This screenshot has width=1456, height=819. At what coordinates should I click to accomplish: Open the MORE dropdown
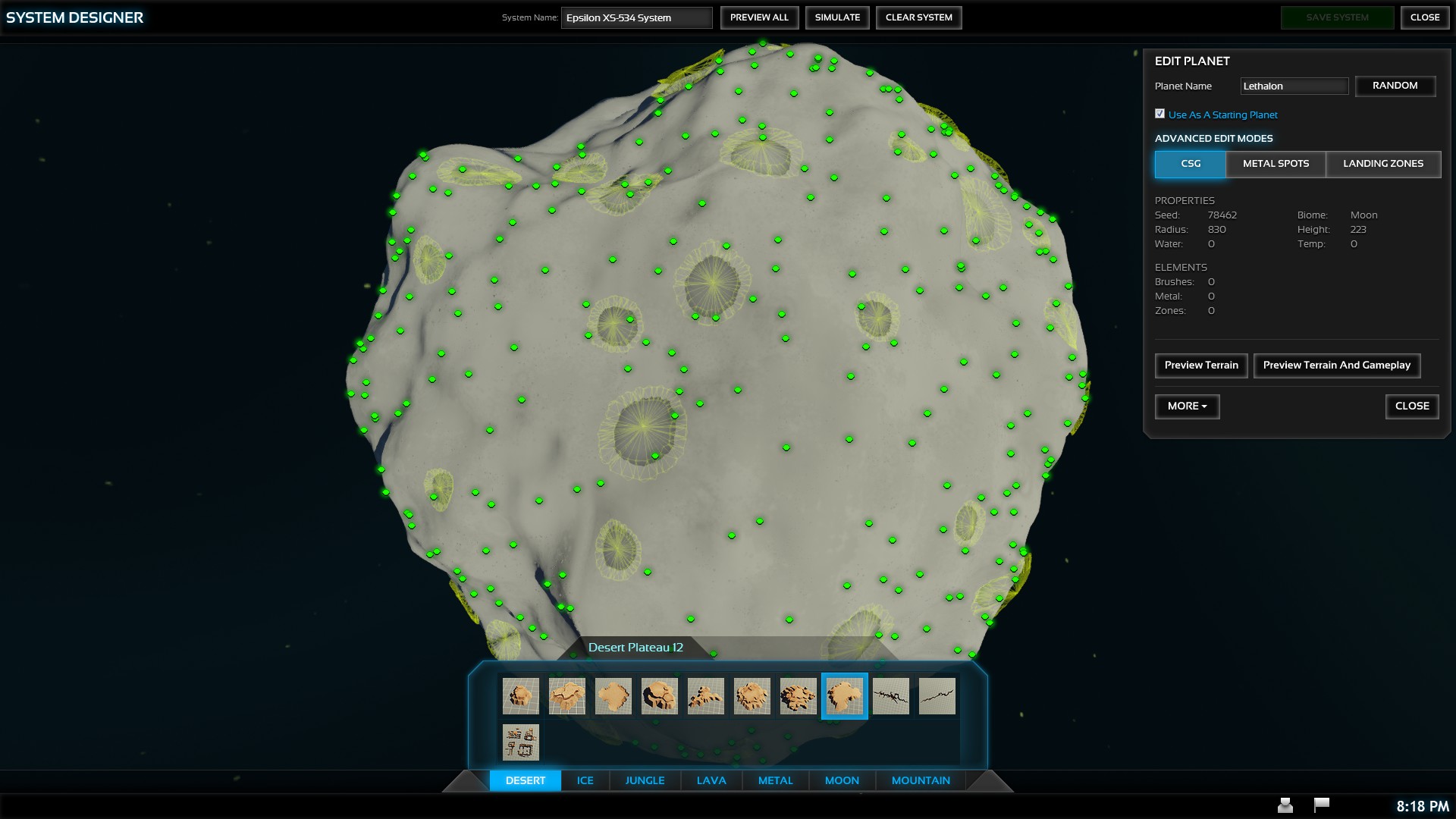(1187, 406)
